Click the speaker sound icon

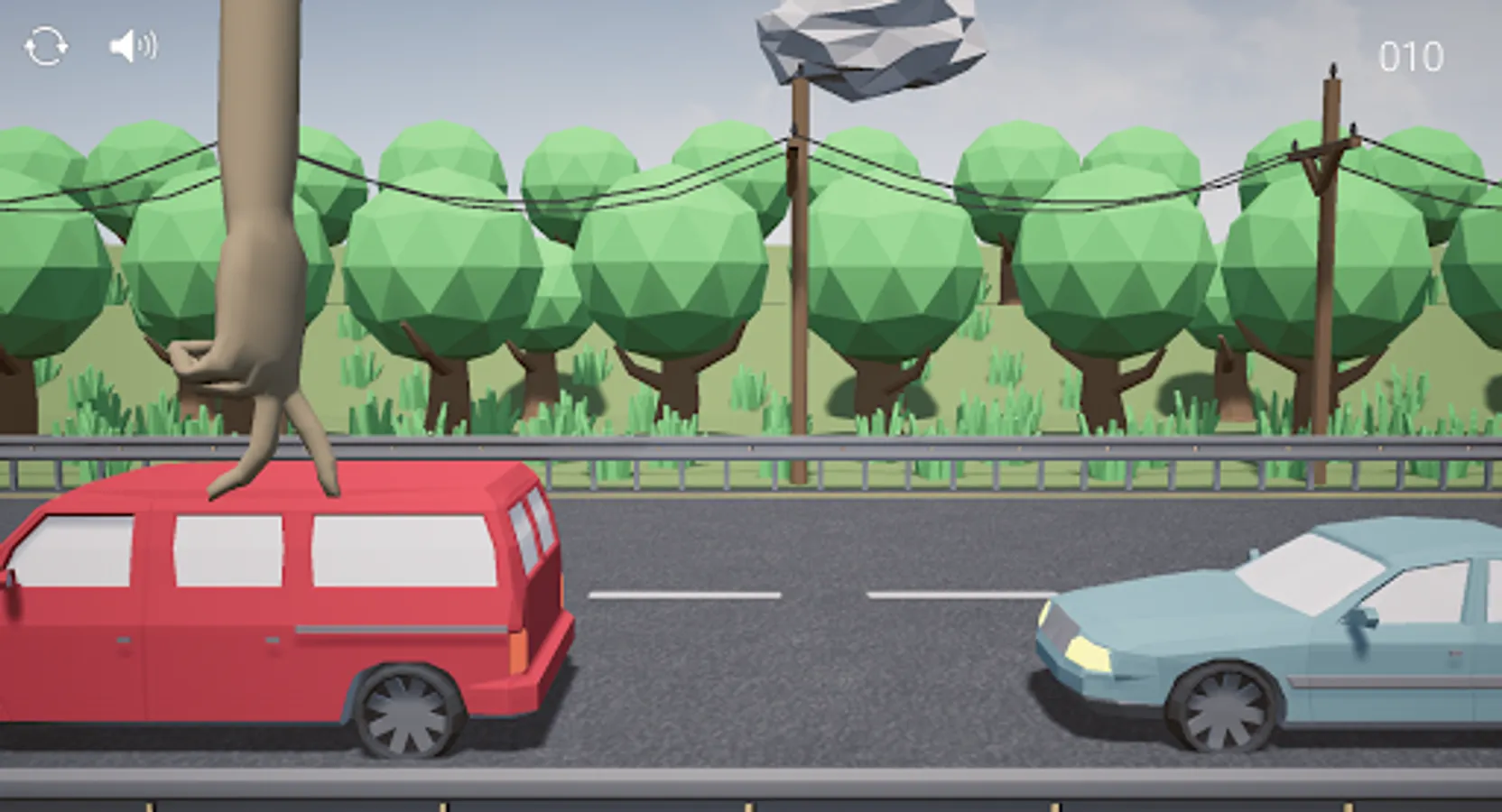point(132,45)
